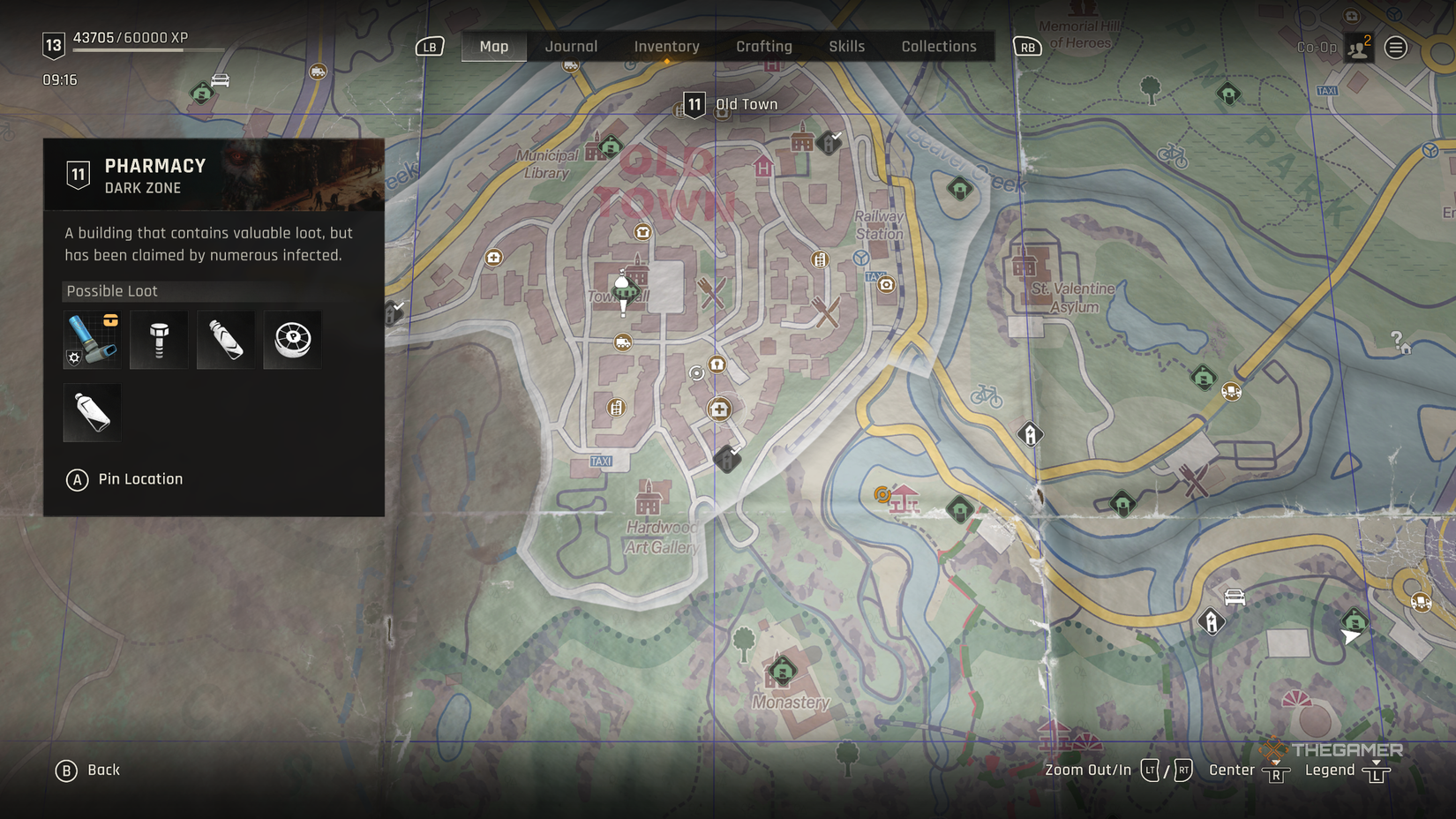Click the truck icon west of Town Hall
This screenshot has width=1456, height=819.
(623, 342)
